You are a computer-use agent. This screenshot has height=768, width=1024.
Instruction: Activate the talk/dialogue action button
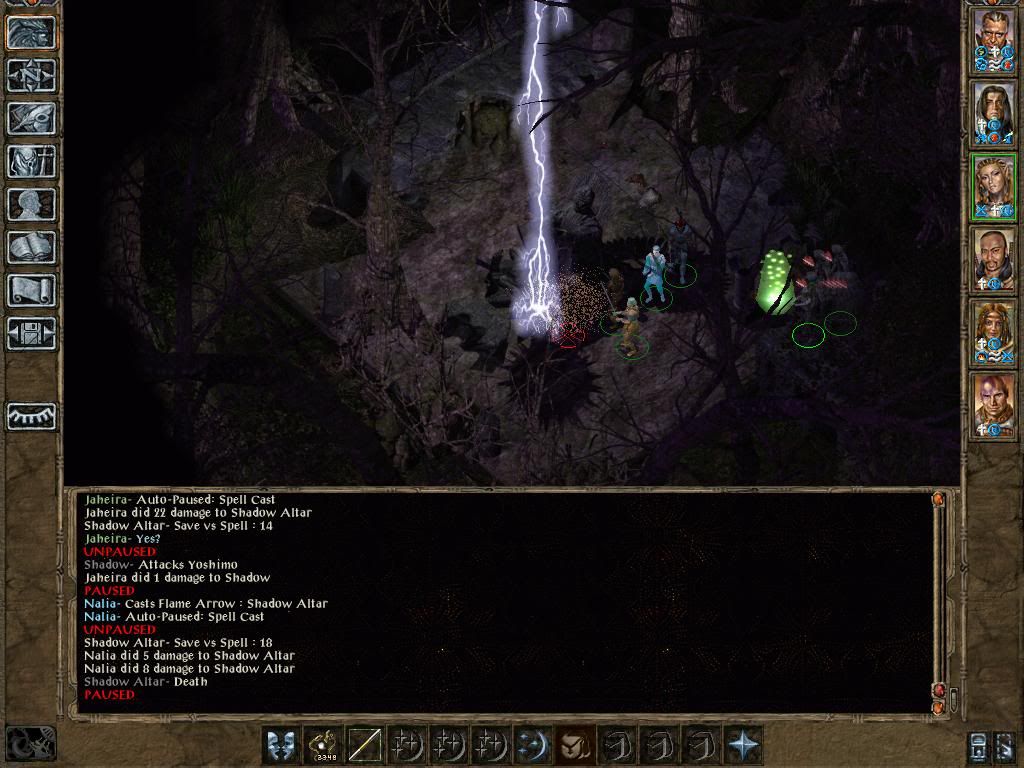(x=283, y=745)
